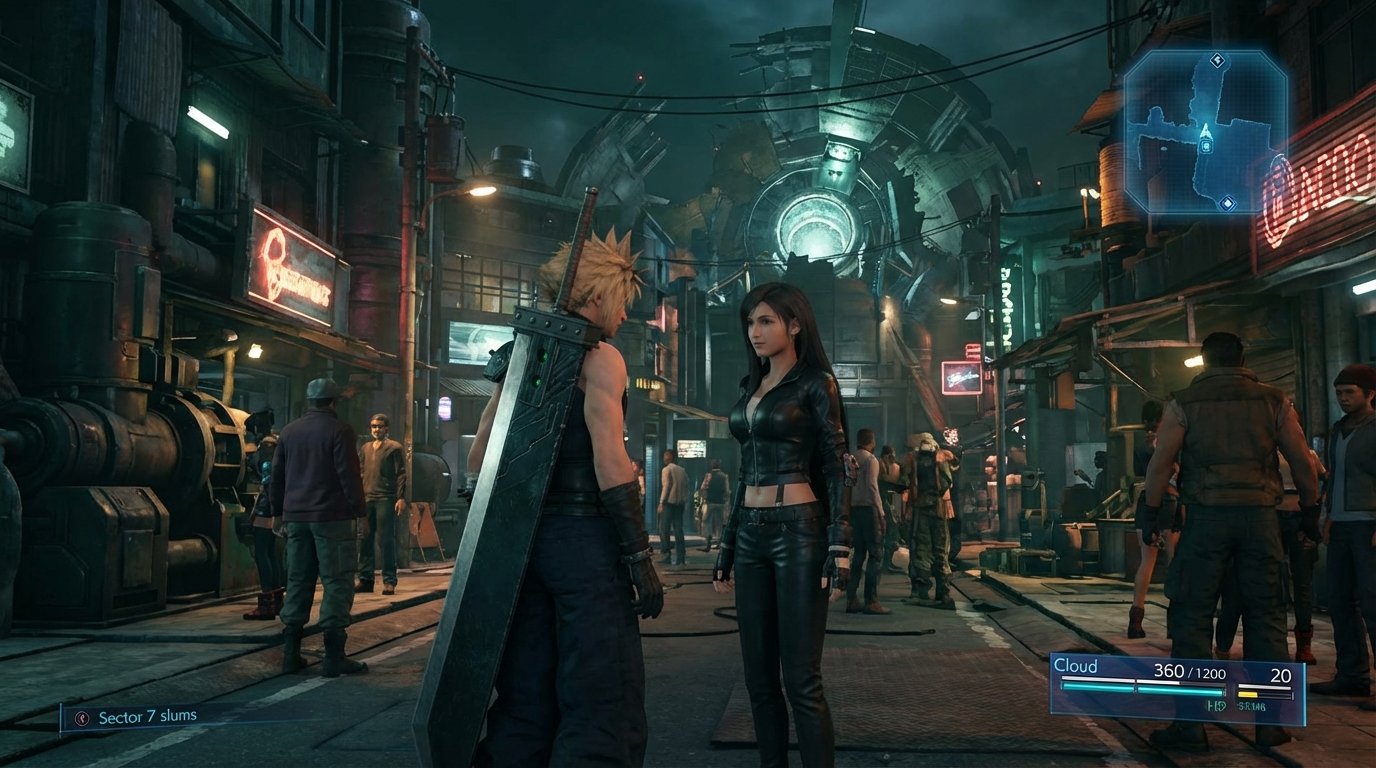Click the diamond marker at the bottom of the minimap
Screen dimensions: 1376x768
(1227, 203)
